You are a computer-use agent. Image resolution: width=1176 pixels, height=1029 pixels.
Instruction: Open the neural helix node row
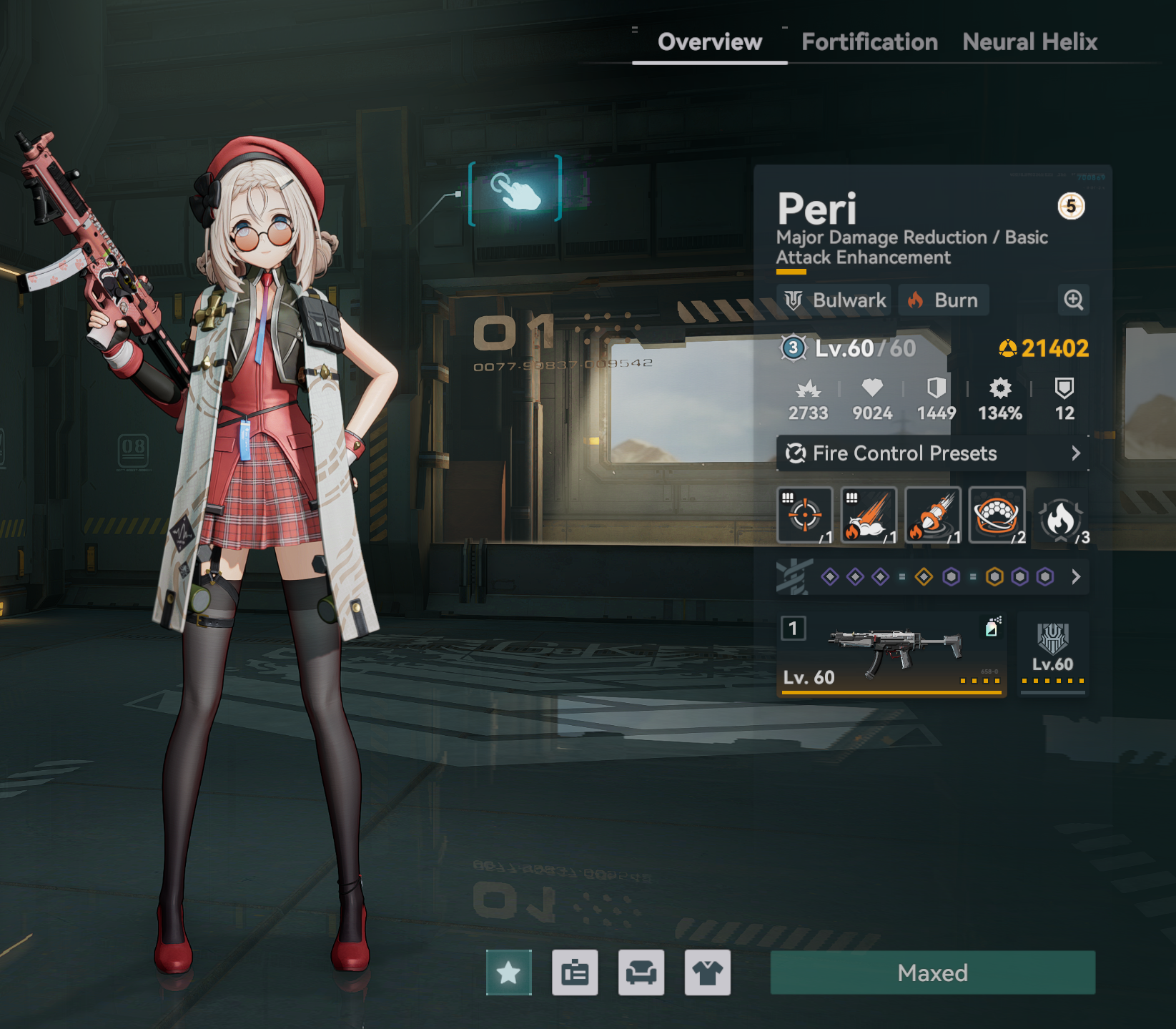(932, 577)
